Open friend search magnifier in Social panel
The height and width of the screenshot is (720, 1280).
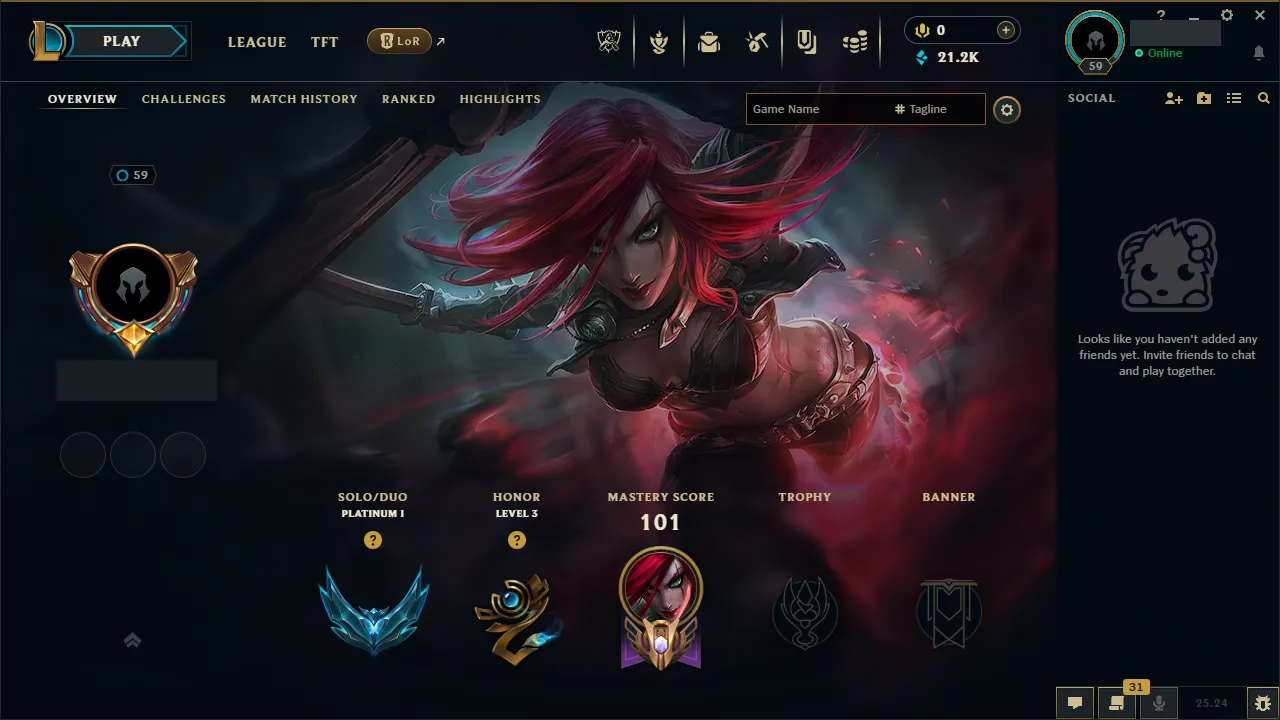tap(1264, 98)
